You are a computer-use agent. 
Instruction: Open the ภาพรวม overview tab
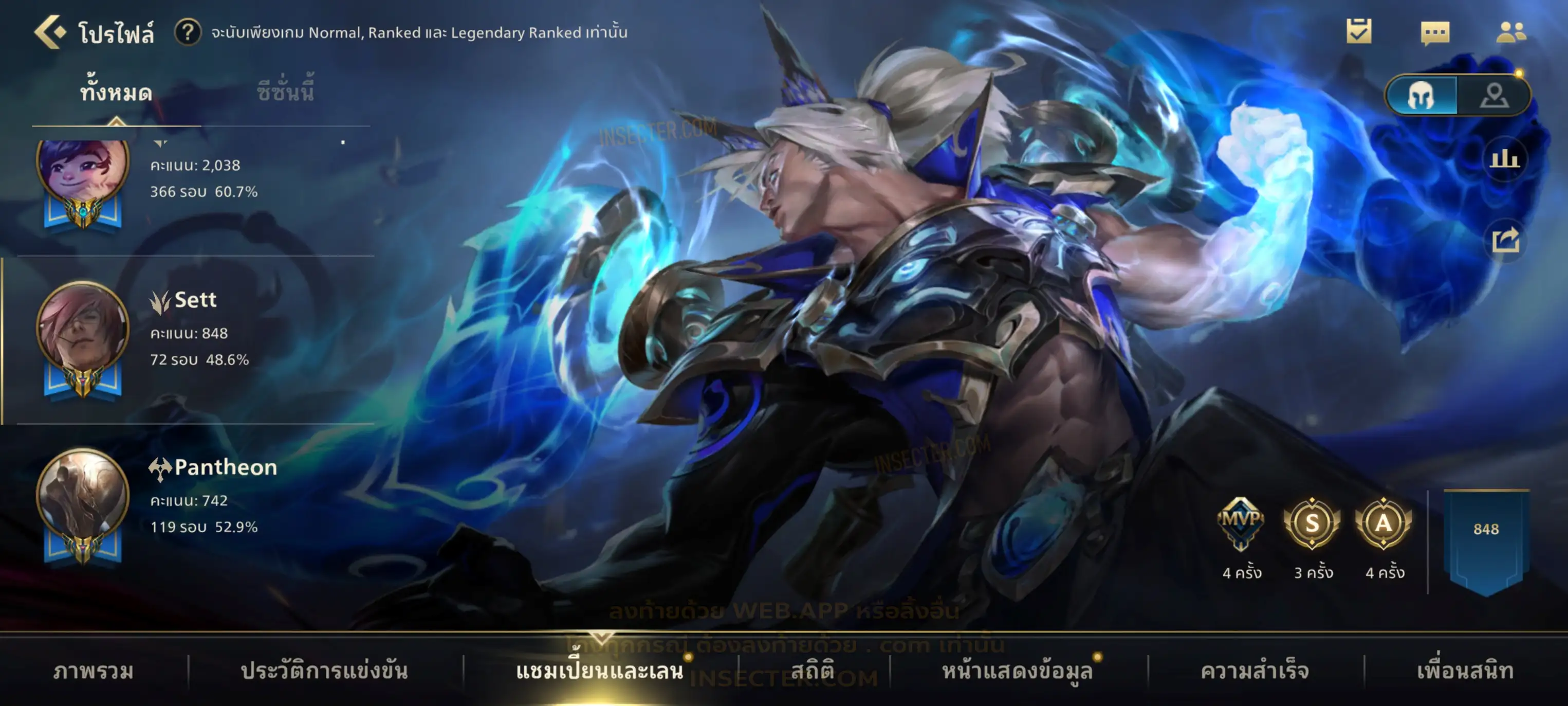coord(93,671)
